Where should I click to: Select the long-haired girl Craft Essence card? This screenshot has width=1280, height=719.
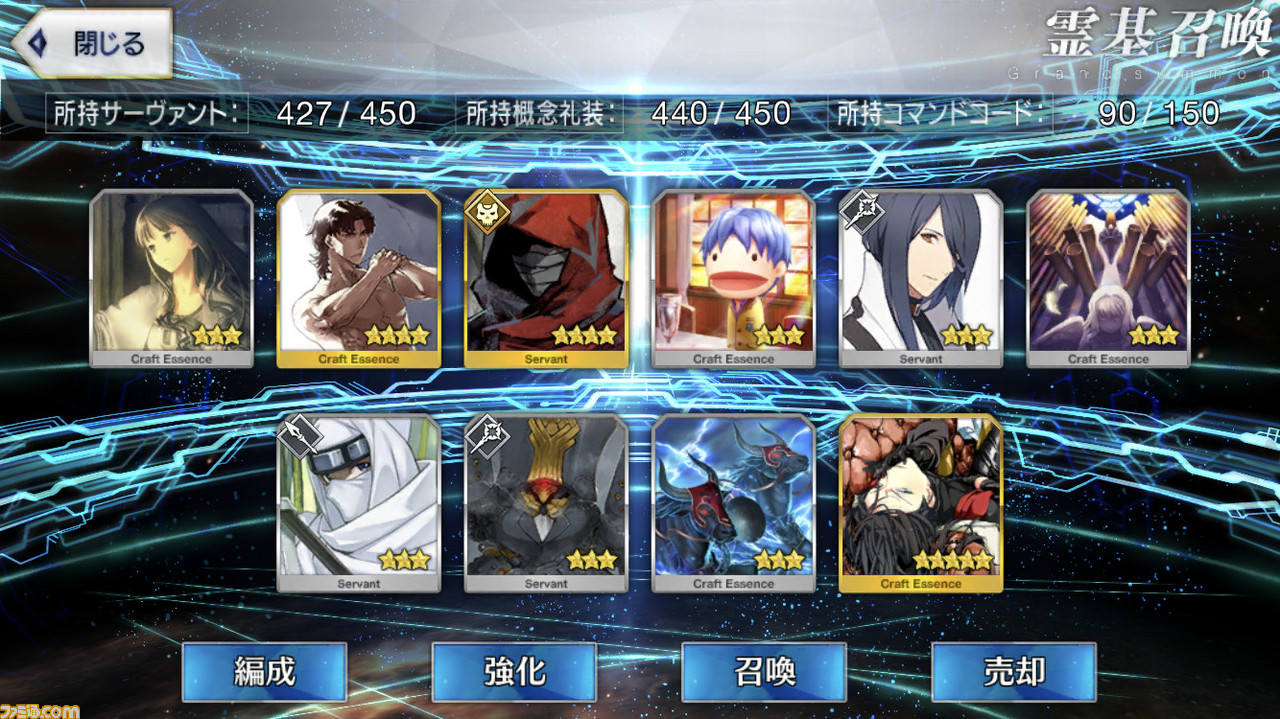coord(171,278)
